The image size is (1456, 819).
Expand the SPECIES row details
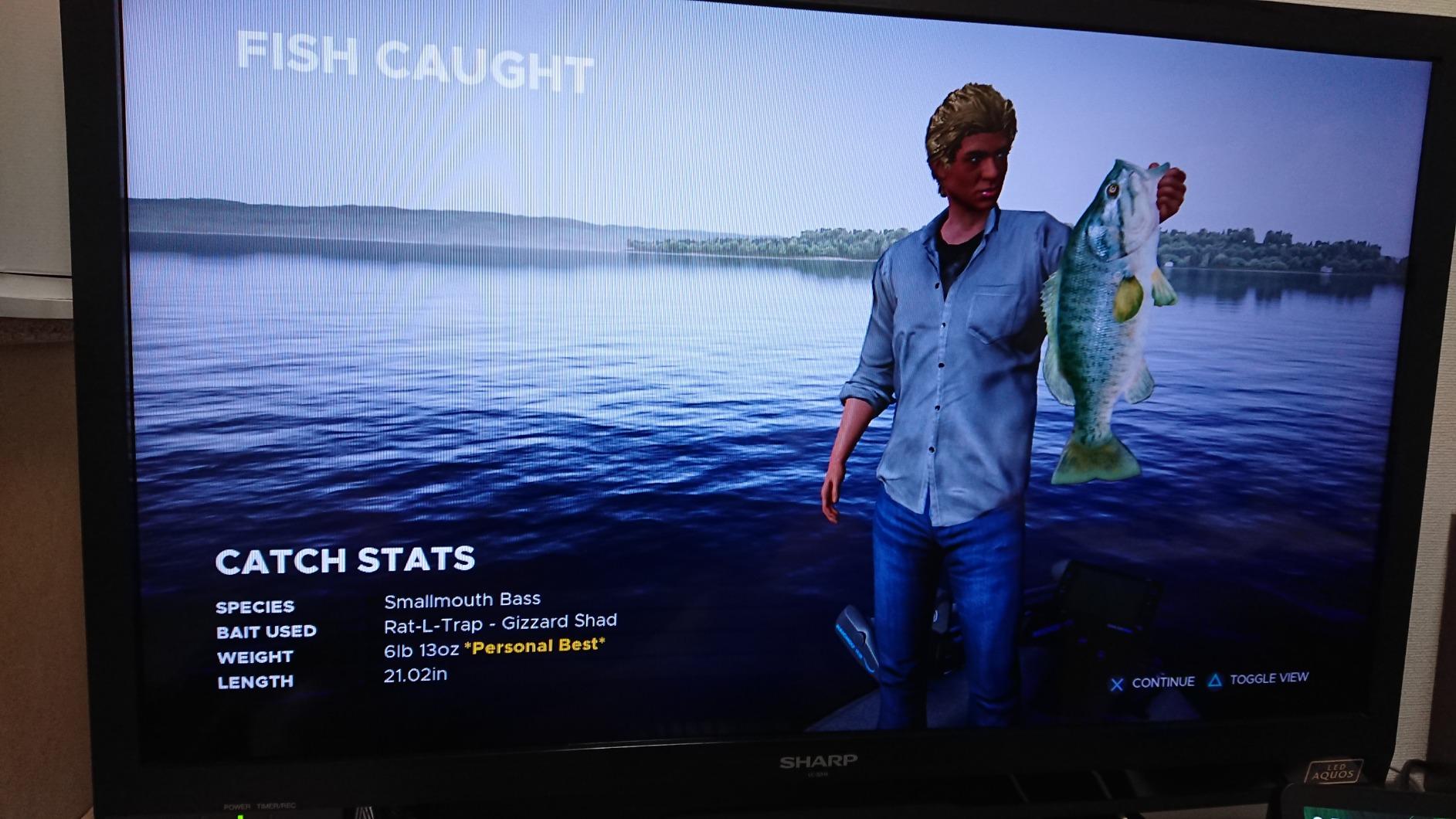click(258, 607)
